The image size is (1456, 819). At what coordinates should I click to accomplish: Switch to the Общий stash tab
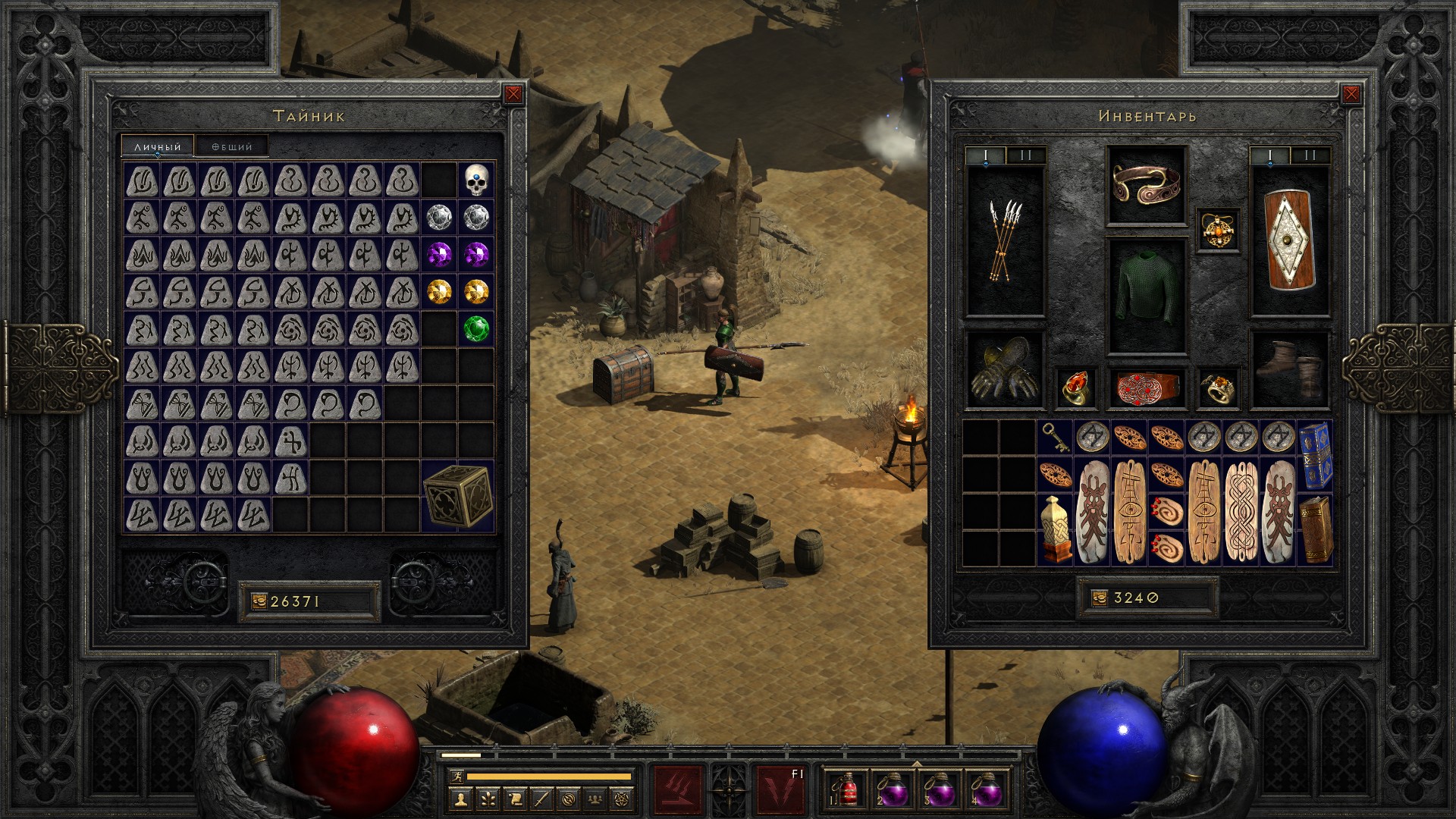(232, 146)
